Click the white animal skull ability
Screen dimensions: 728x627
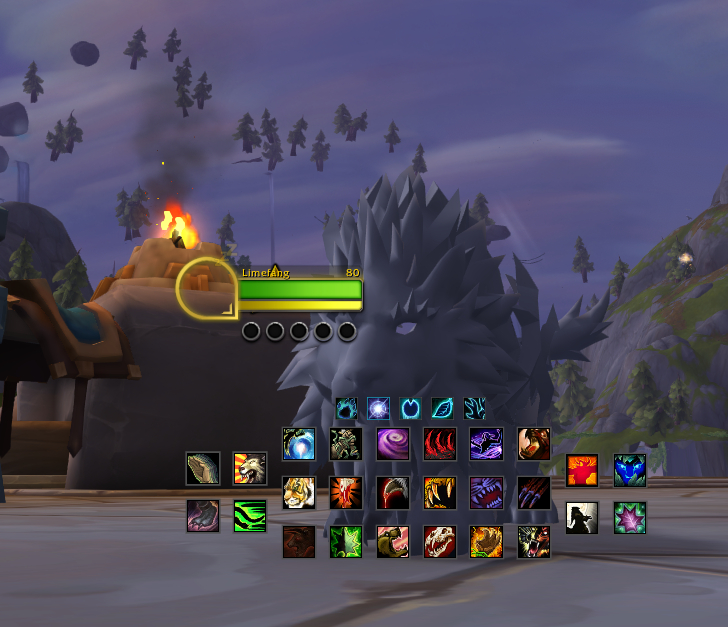tap(440, 541)
